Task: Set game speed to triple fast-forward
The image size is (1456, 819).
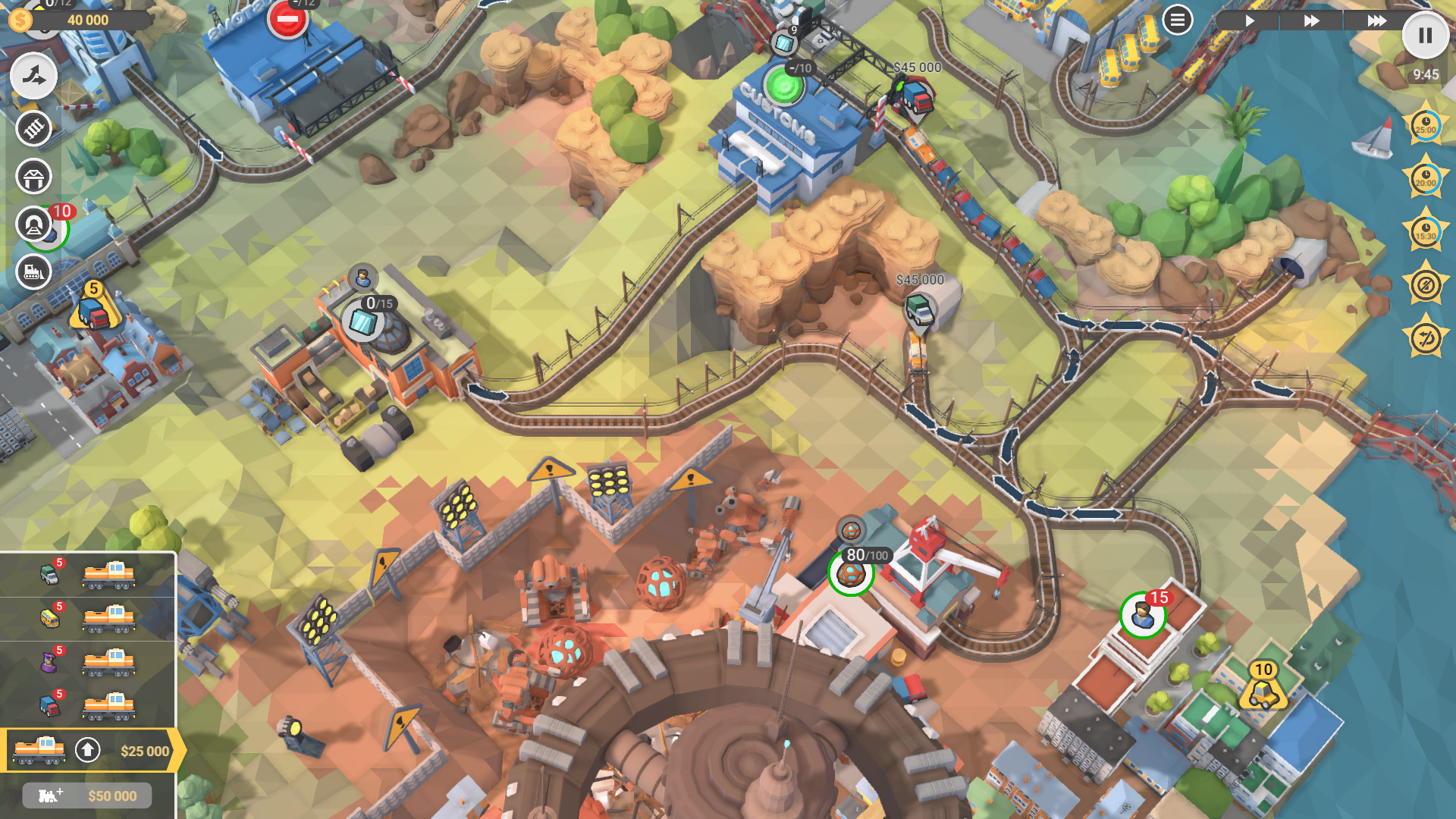Action: click(1376, 20)
